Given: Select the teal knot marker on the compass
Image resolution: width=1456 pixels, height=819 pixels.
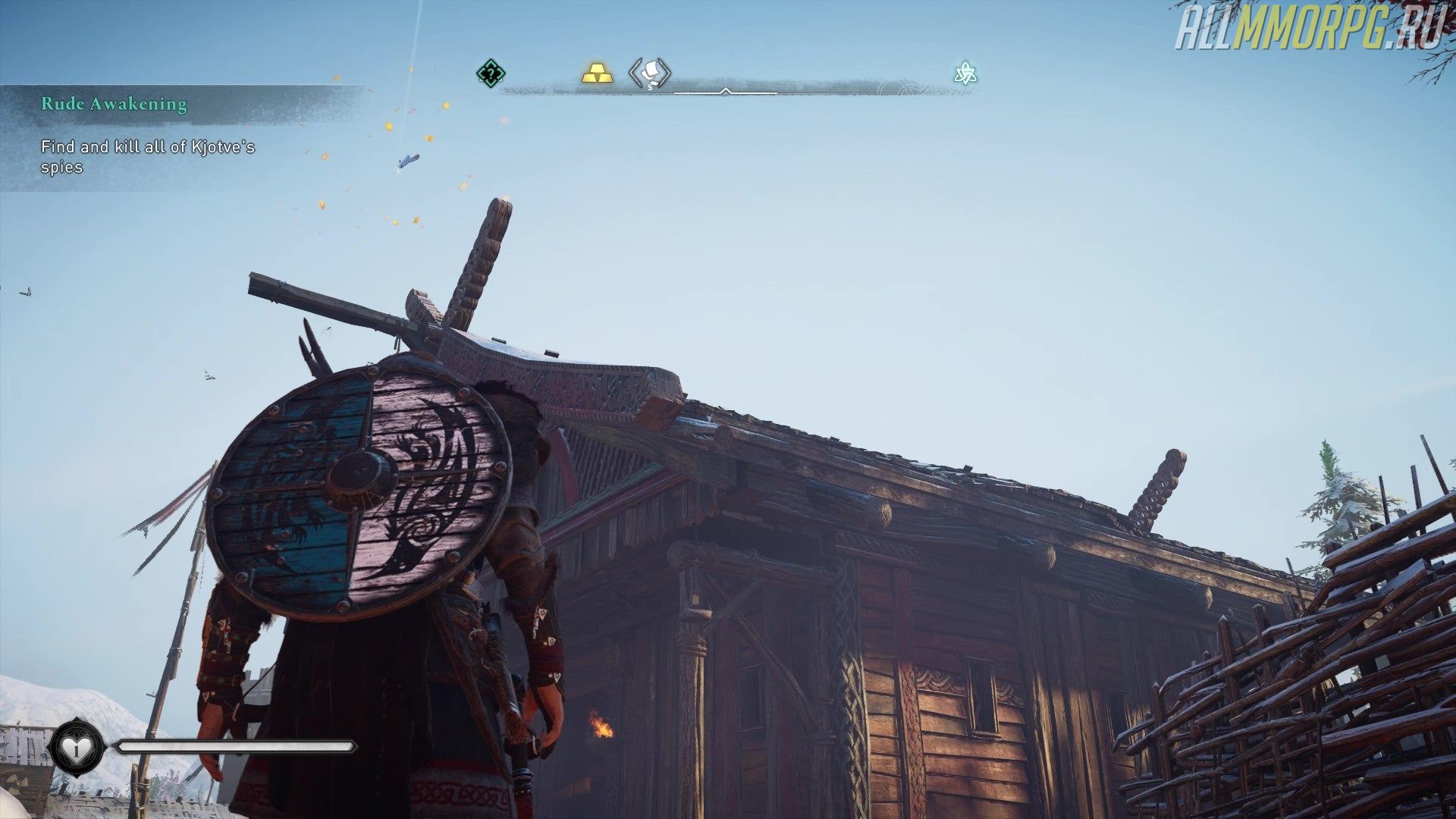Looking at the screenshot, I should point(965,74).
